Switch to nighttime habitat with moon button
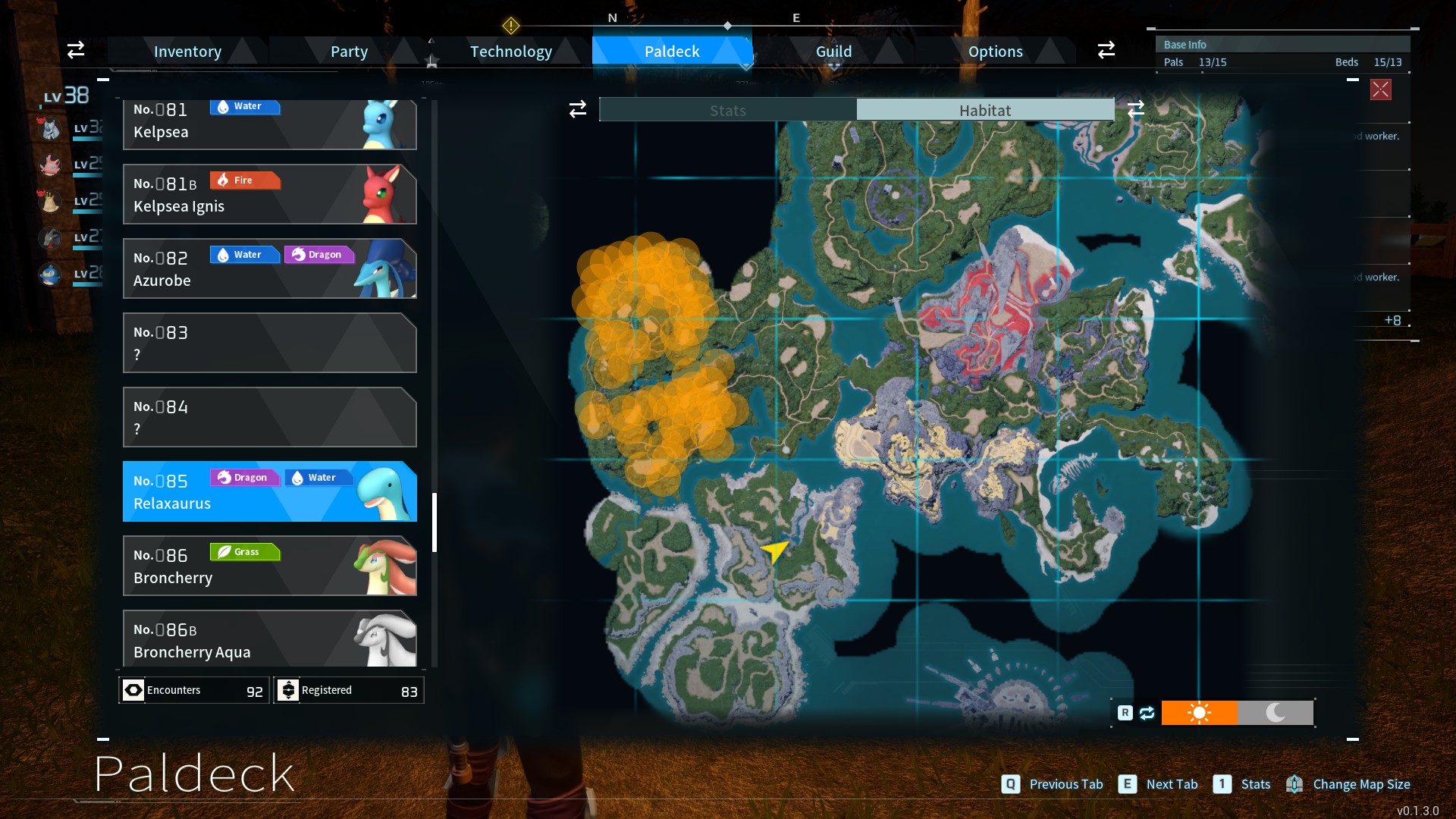The width and height of the screenshot is (1456, 819). click(x=1276, y=713)
